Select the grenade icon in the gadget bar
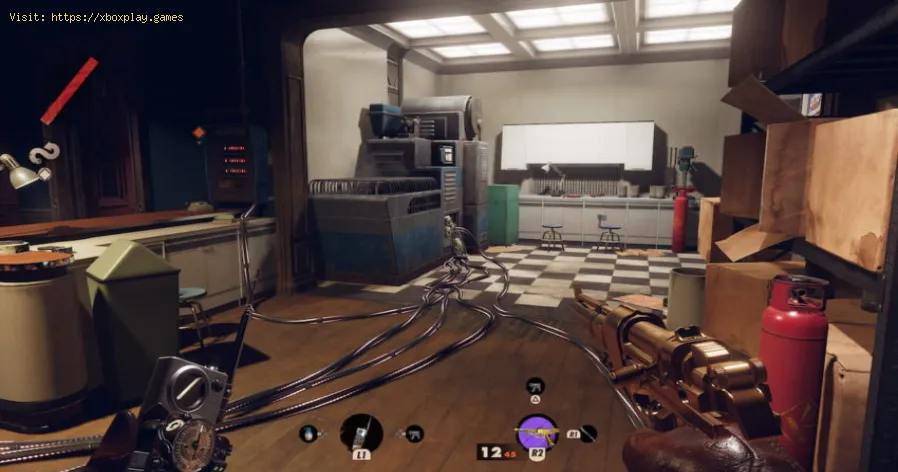Image resolution: width=898 pixels, height=472 pixels. 309,433
